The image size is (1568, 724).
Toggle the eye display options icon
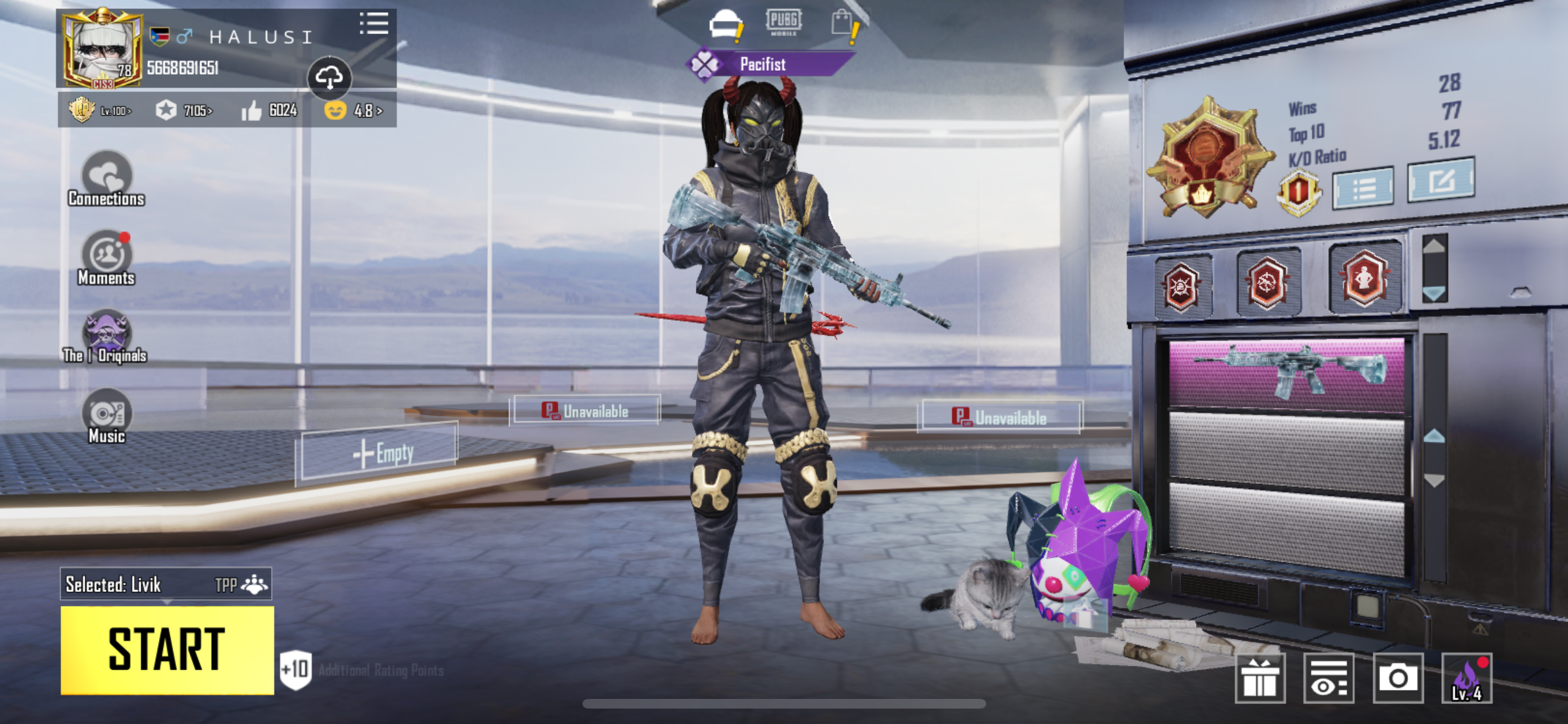coord(1329,678)
